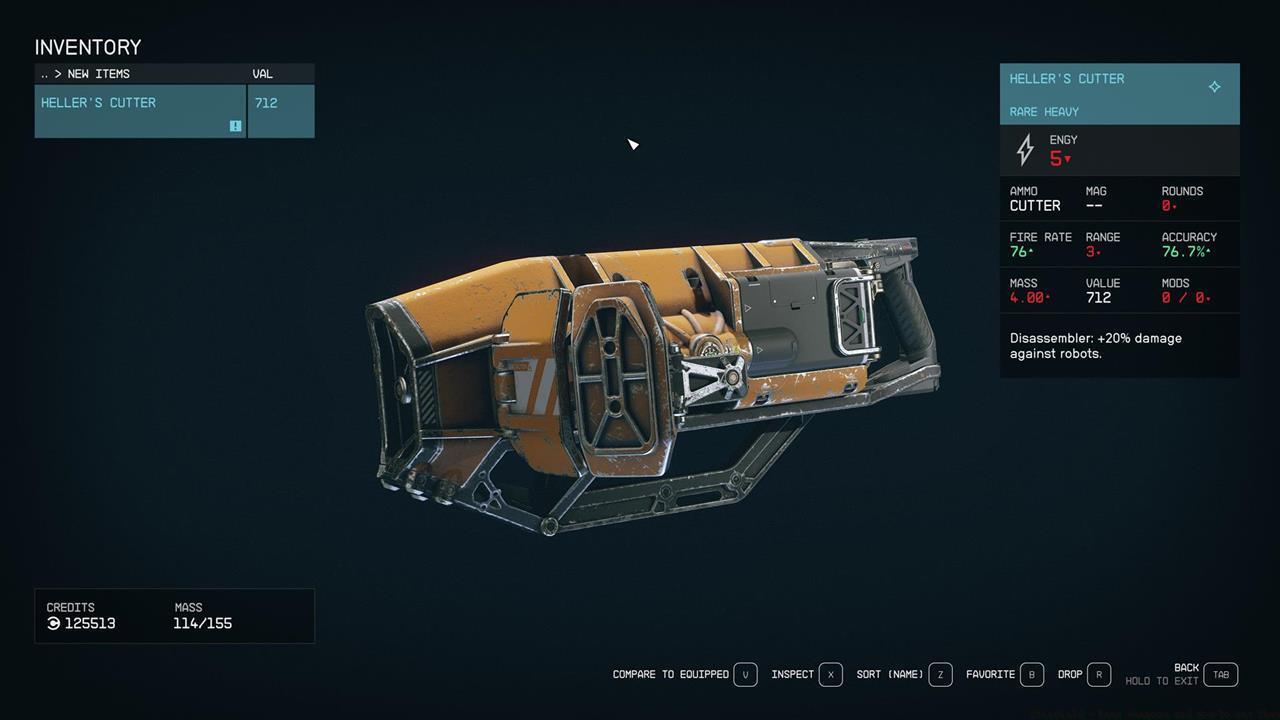
Task: Click the TAB back key icon
Action: pos(1220,674)
